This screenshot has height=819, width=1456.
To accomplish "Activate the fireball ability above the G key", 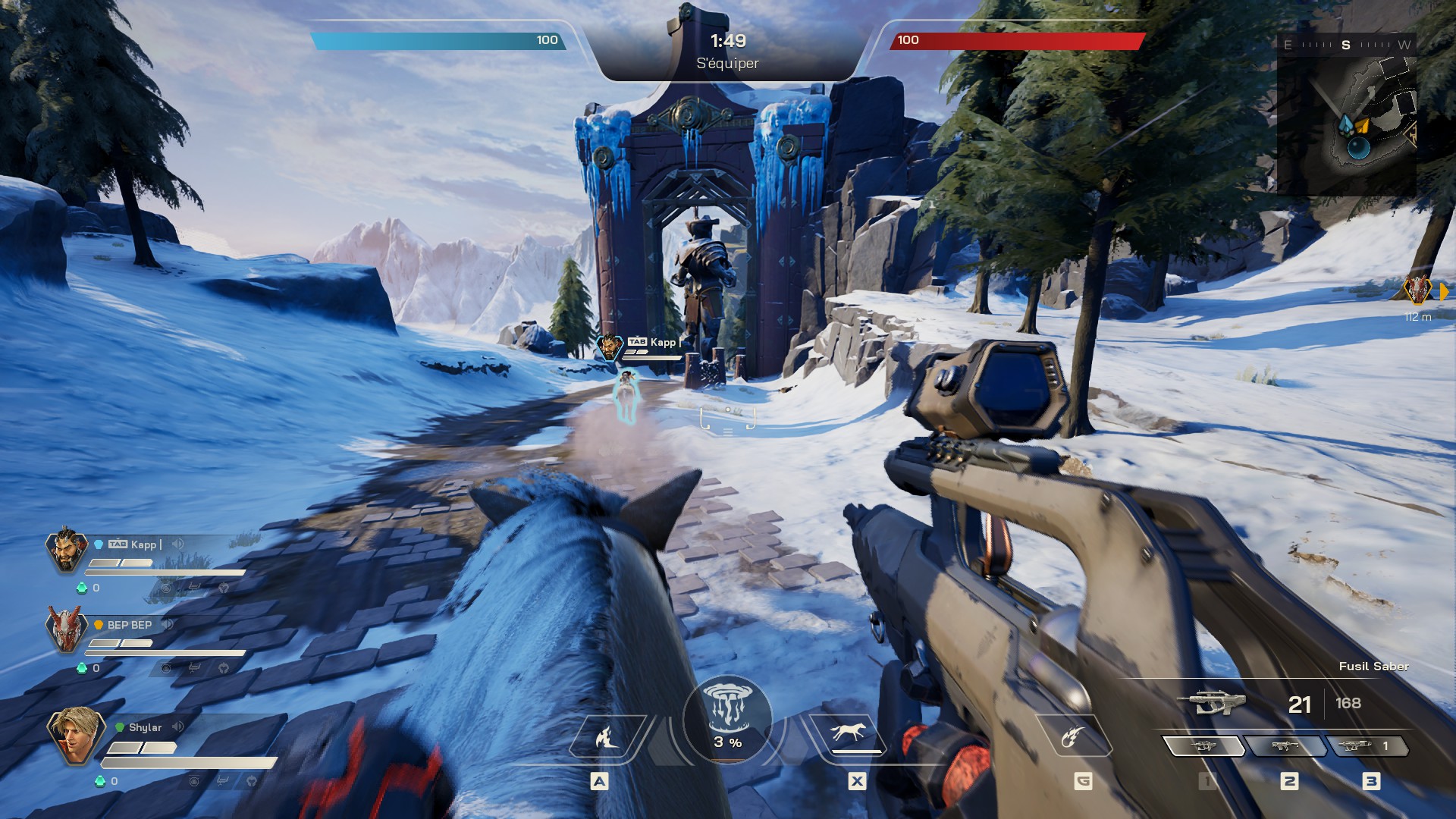I will (1072, 736).
